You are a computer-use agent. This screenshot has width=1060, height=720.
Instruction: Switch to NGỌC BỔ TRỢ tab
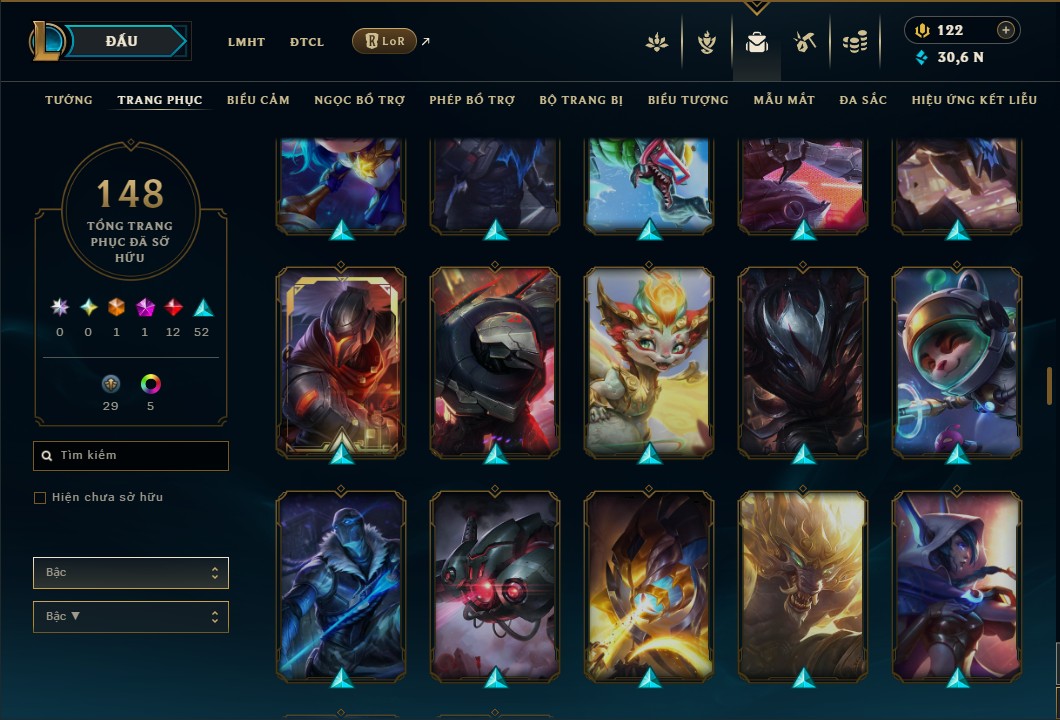click(x=360, y=100)
